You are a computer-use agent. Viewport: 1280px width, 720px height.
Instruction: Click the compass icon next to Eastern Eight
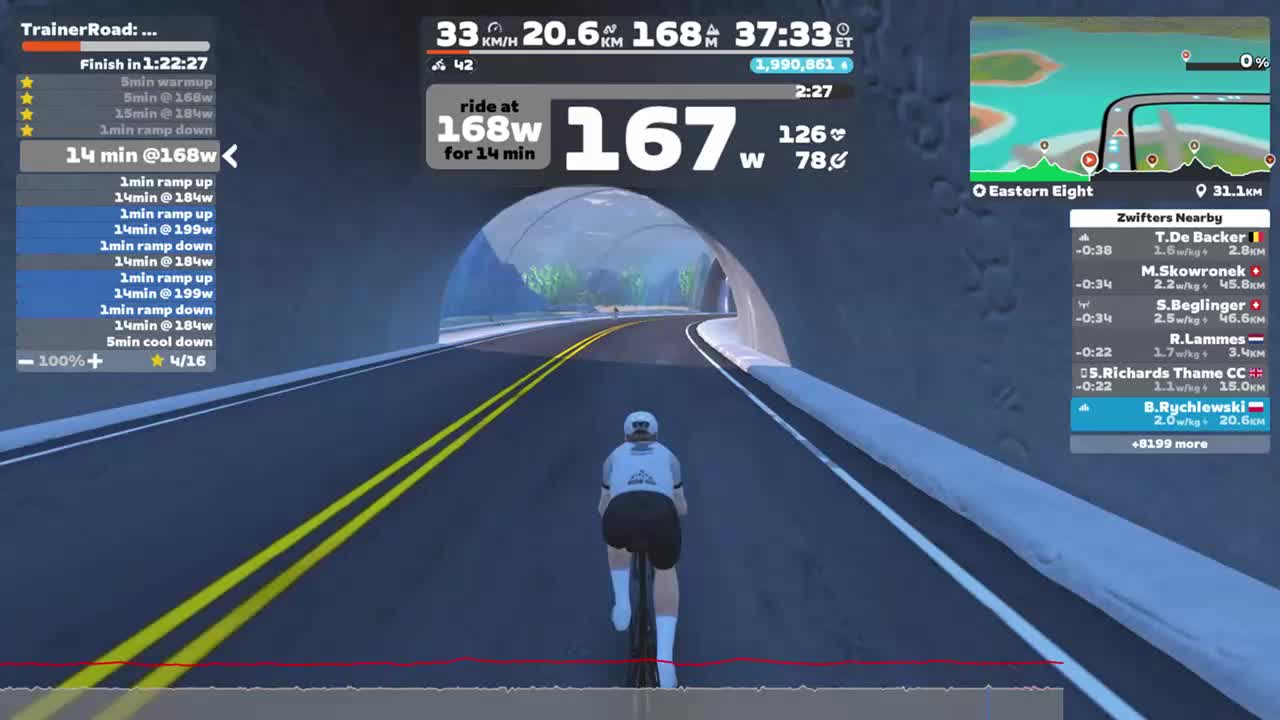pyautogui.click(x=980, y=191)
